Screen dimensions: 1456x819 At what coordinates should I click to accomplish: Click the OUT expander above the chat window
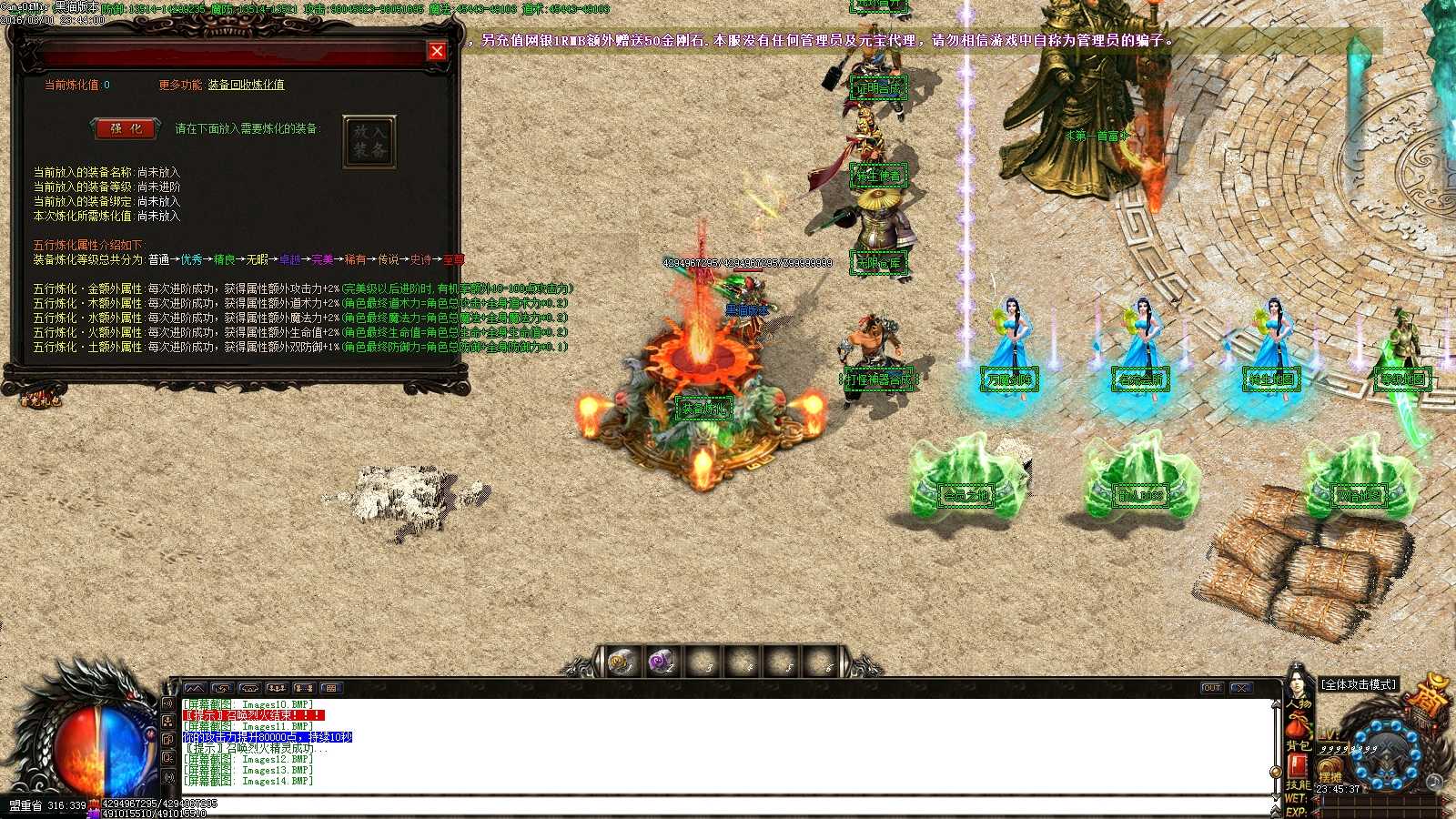click(1212, 689)
